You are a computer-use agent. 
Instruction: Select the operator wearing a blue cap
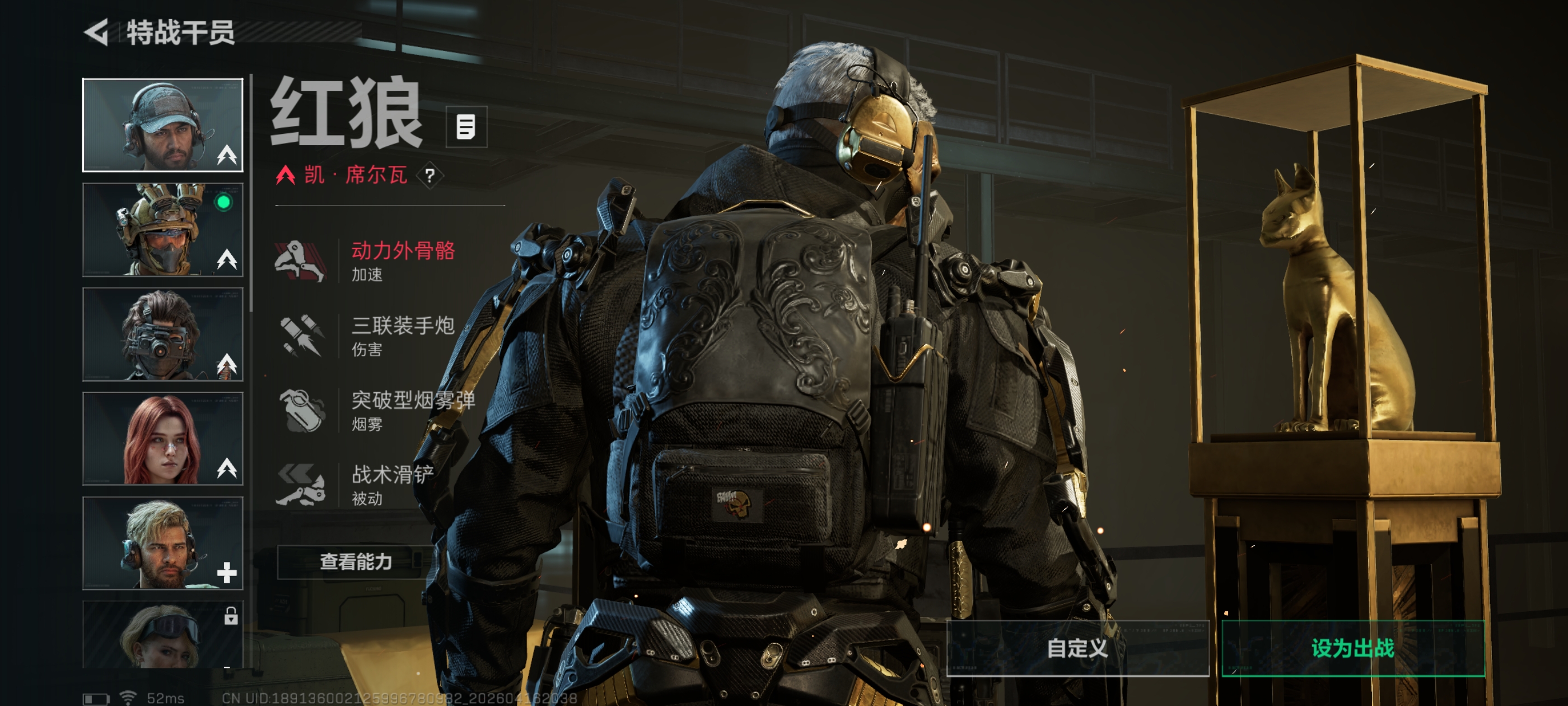point(162,125)
